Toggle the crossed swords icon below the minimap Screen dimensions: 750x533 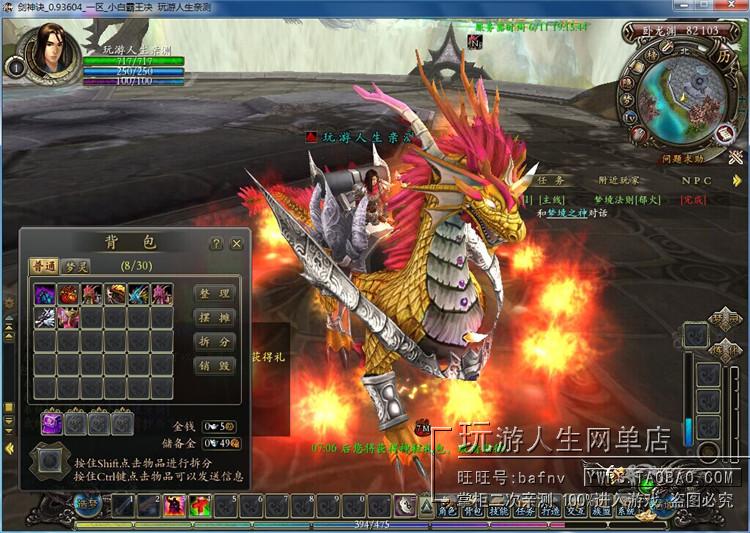tap(736, 156)
